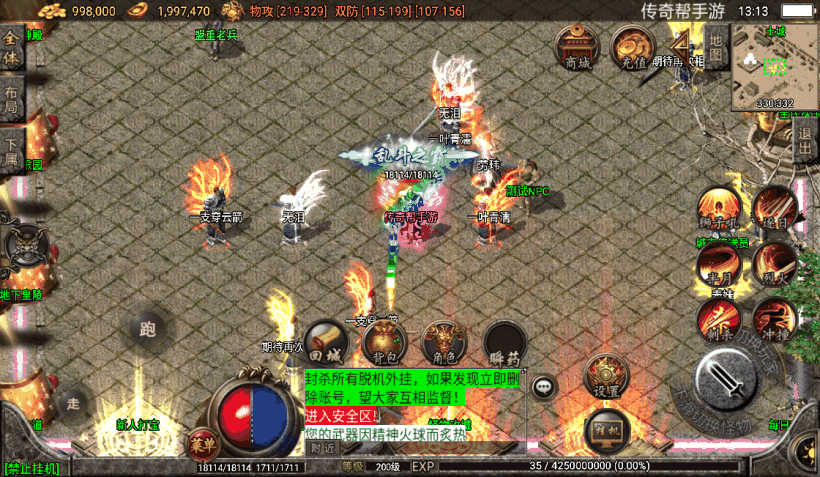Use the 瞬药 instant potion button

[x=506, y=343]
